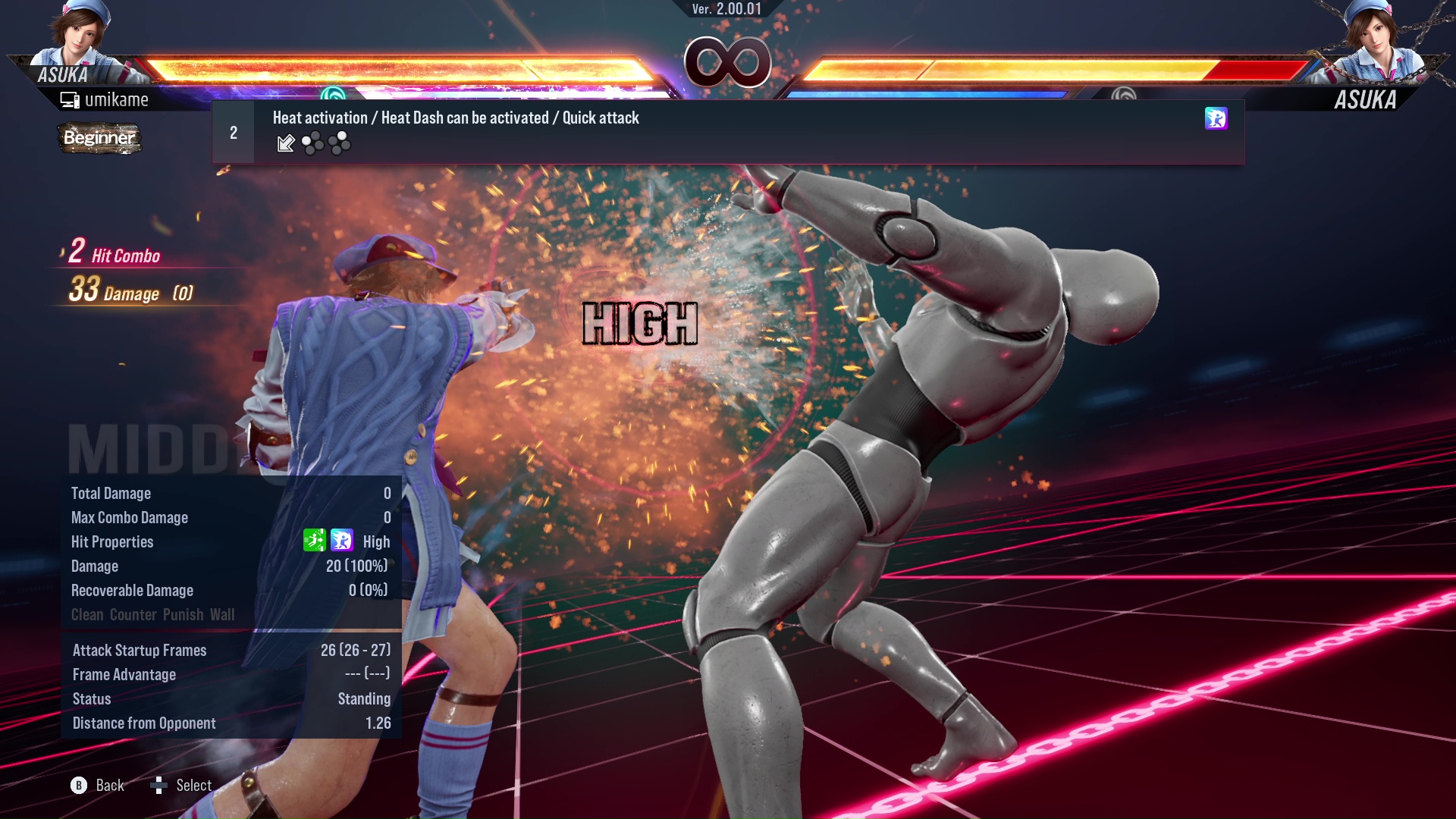Image resolution: width=1456 pixels, height=819 pixels.
Task: Click the green Tornado hit property icon
Action: pos(315,541)
